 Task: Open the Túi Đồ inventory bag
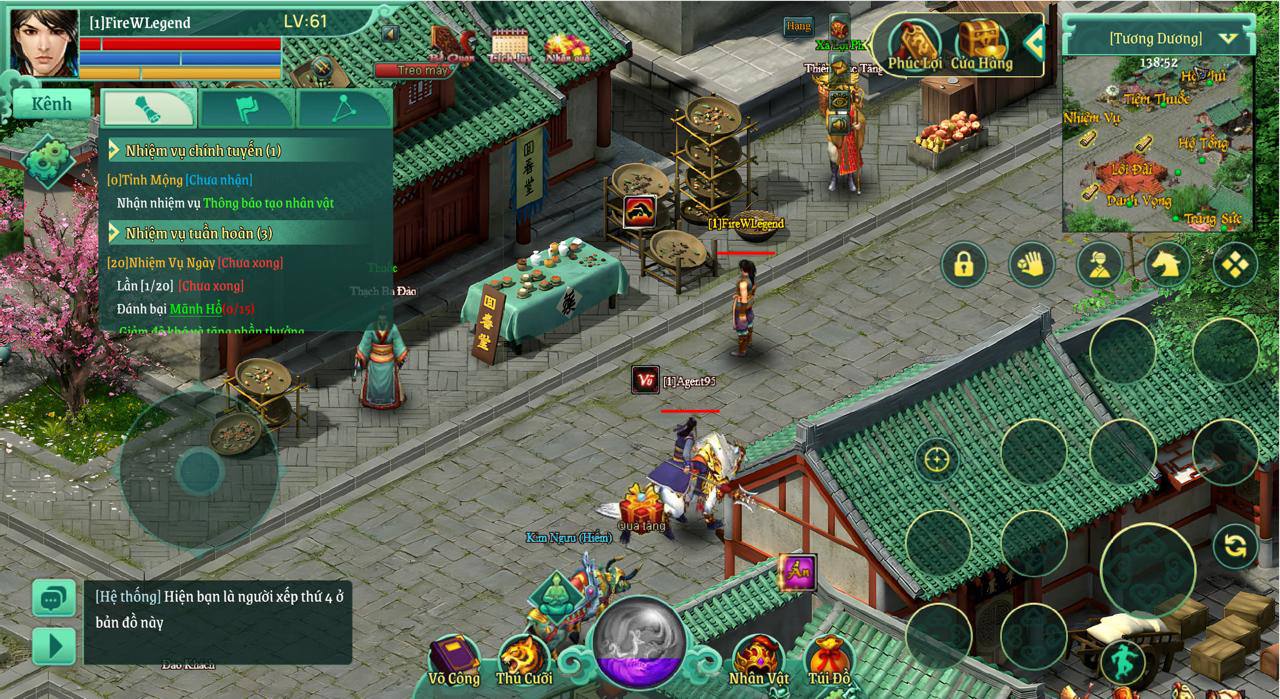coord(829,661)
